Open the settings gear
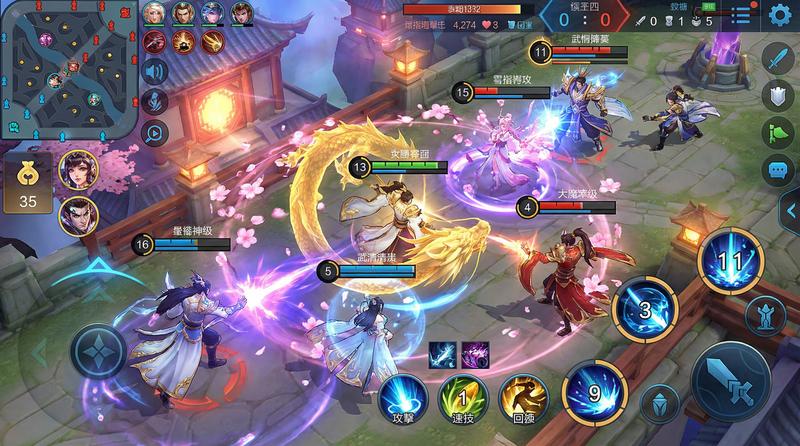 click(x=780, y=14)
